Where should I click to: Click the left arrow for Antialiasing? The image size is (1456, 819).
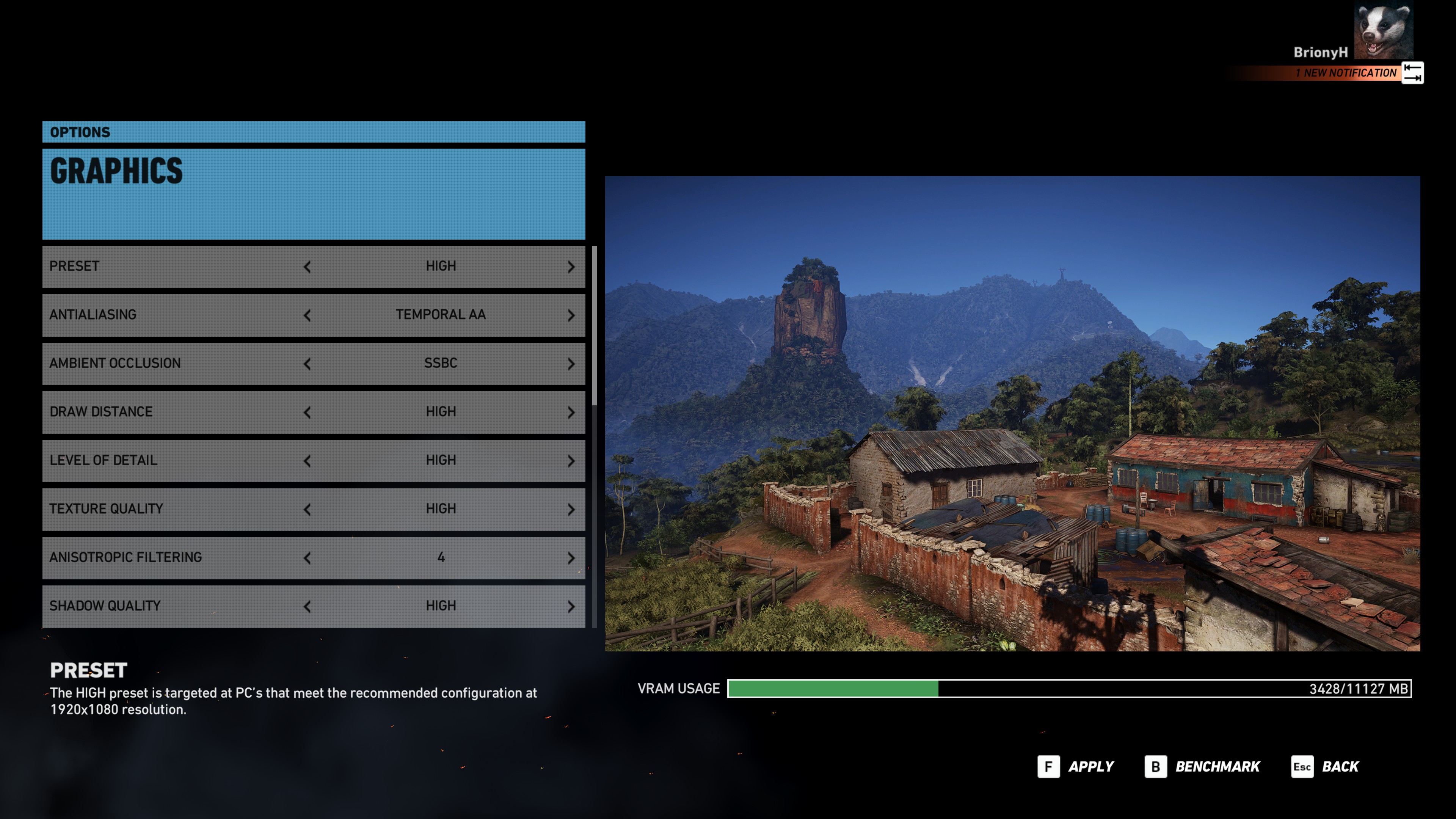tap(307, 315)
